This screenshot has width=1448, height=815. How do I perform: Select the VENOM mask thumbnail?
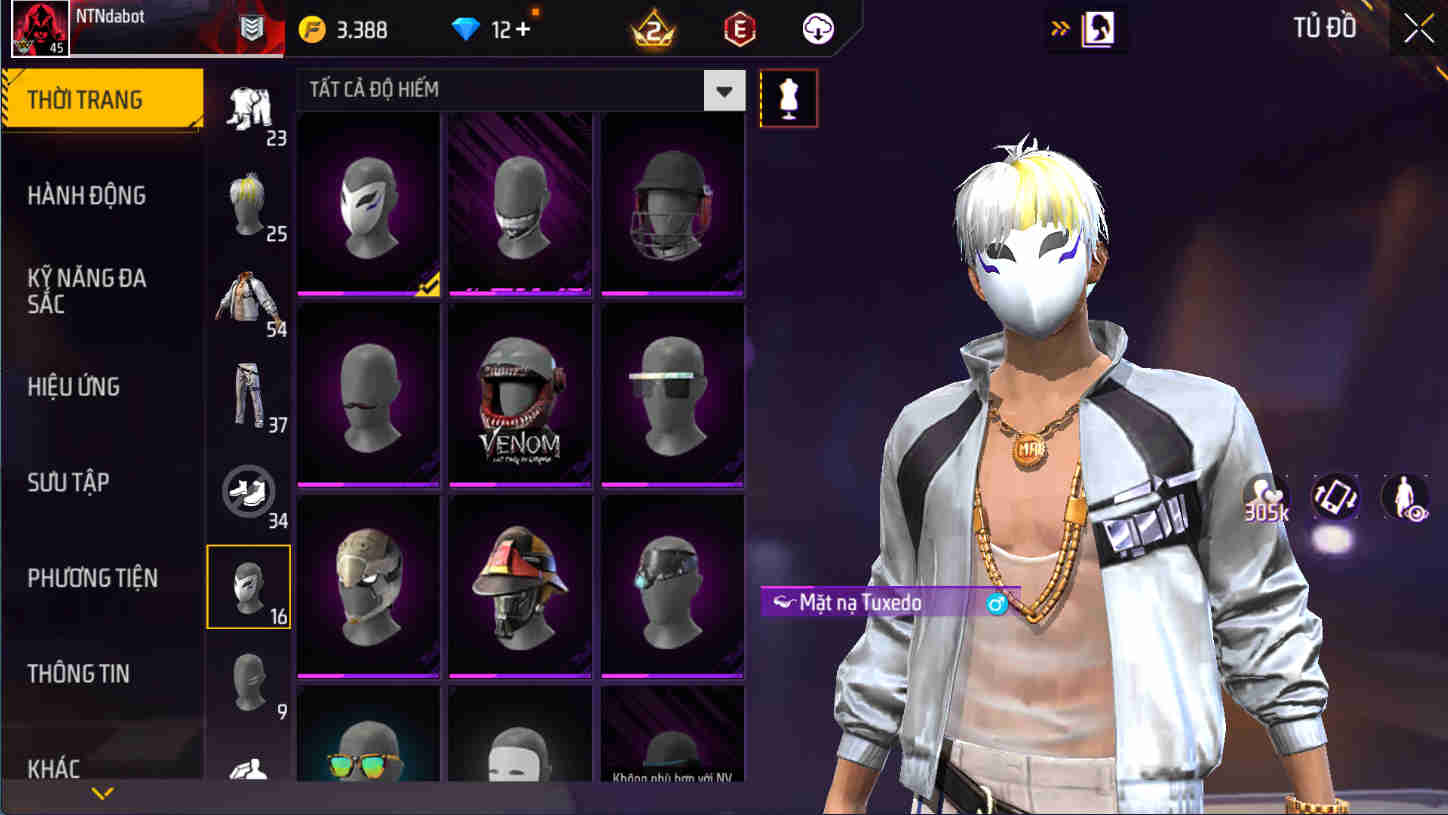[519, 394]
